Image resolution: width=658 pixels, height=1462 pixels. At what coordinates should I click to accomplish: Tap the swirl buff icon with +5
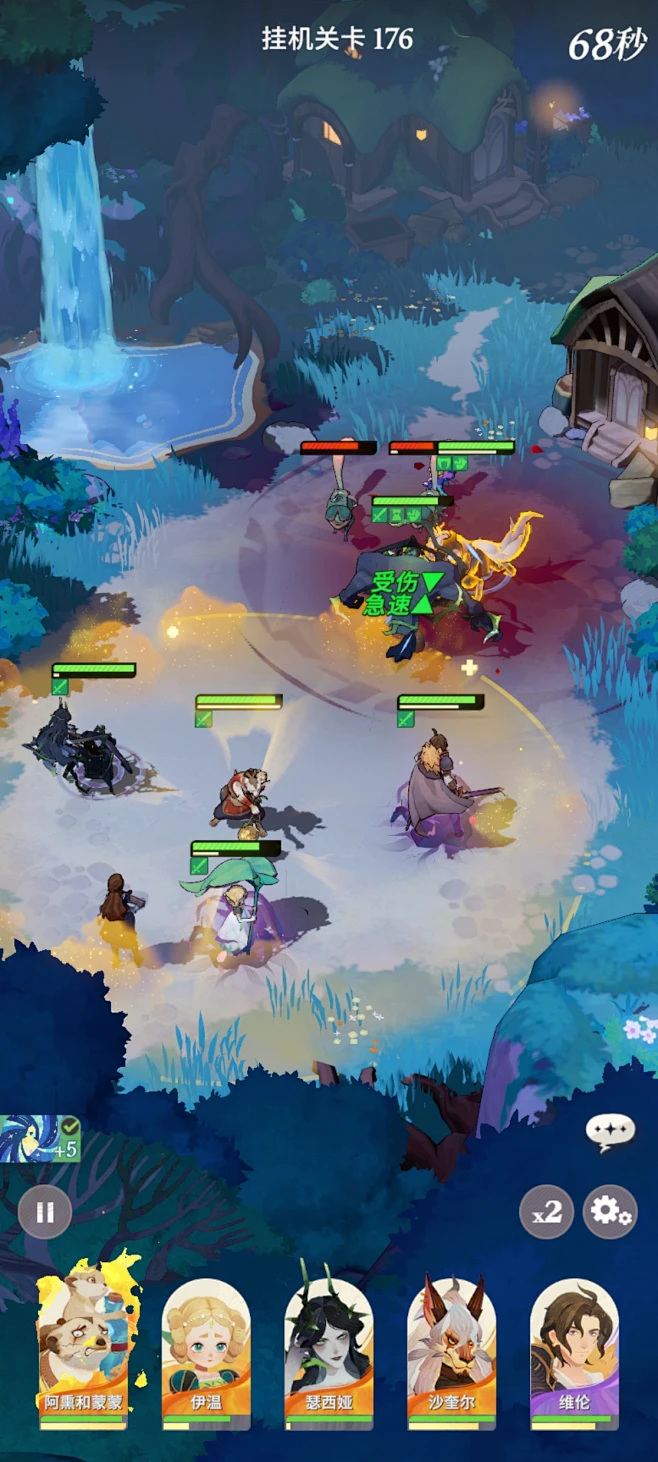(x=40, y=1139)
